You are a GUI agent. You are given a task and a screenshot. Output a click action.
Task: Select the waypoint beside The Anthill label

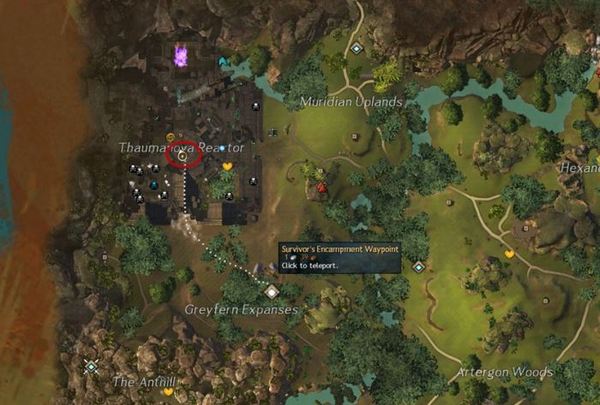(x=91, y=367)
